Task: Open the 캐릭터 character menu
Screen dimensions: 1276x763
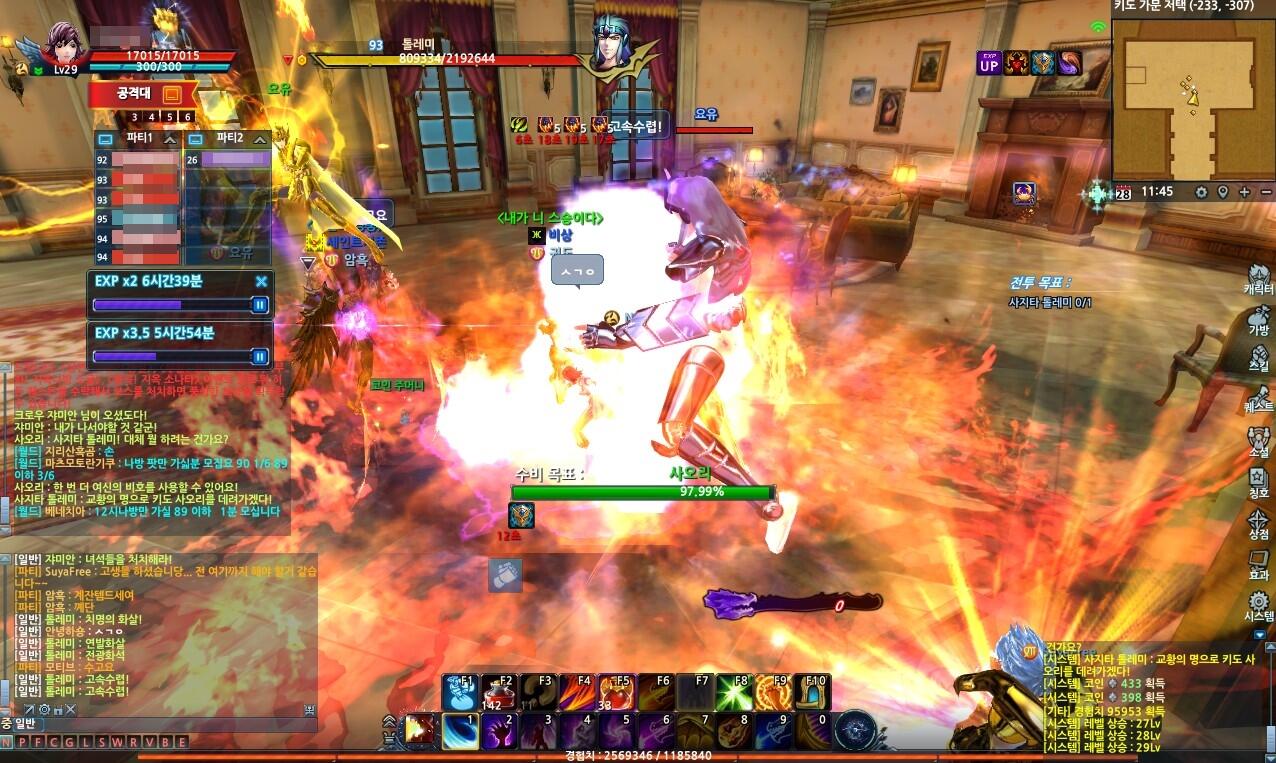Action: pyautogui.click(x=1258, y=278)
